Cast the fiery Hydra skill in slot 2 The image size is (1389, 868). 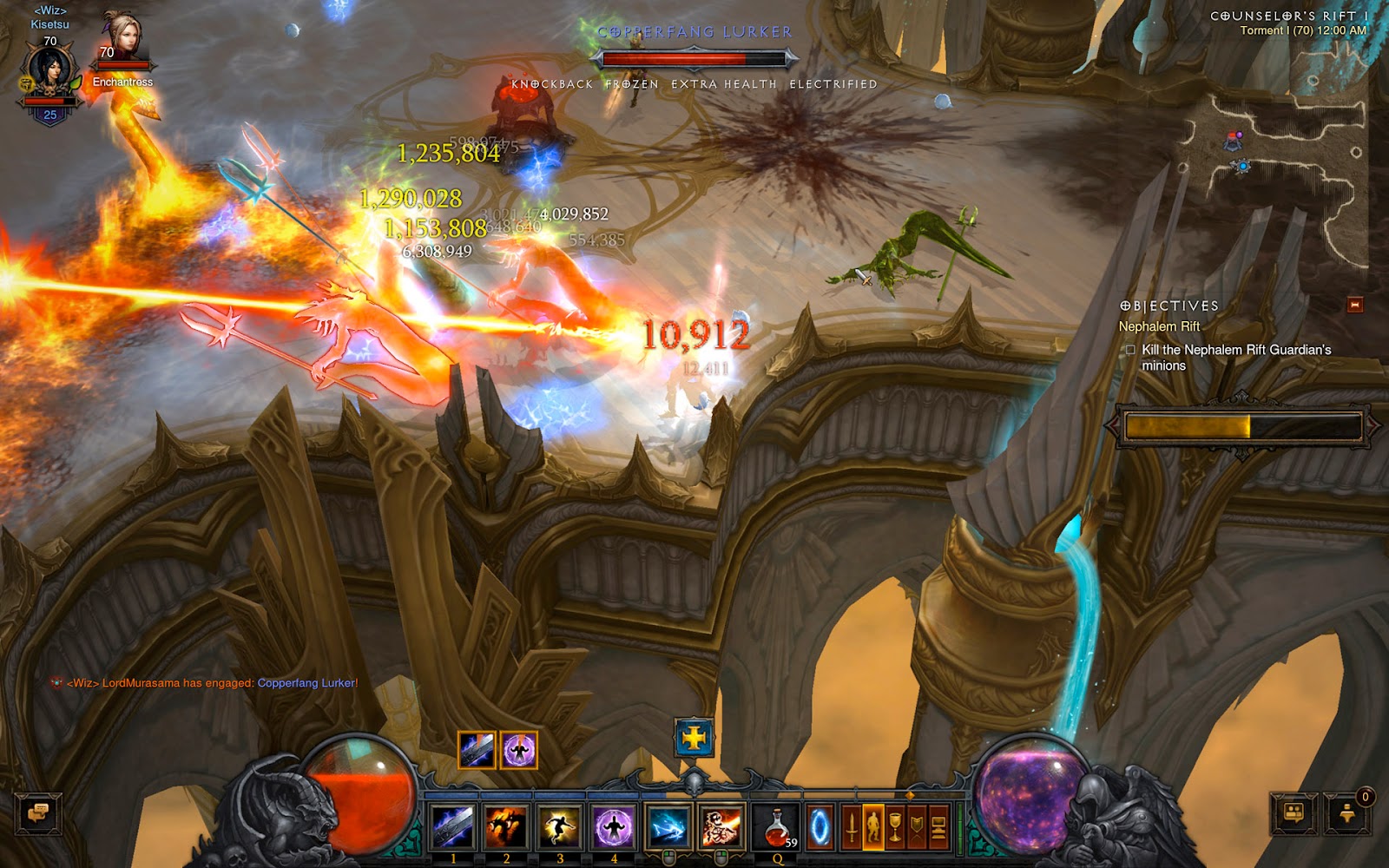coord(506,825)
